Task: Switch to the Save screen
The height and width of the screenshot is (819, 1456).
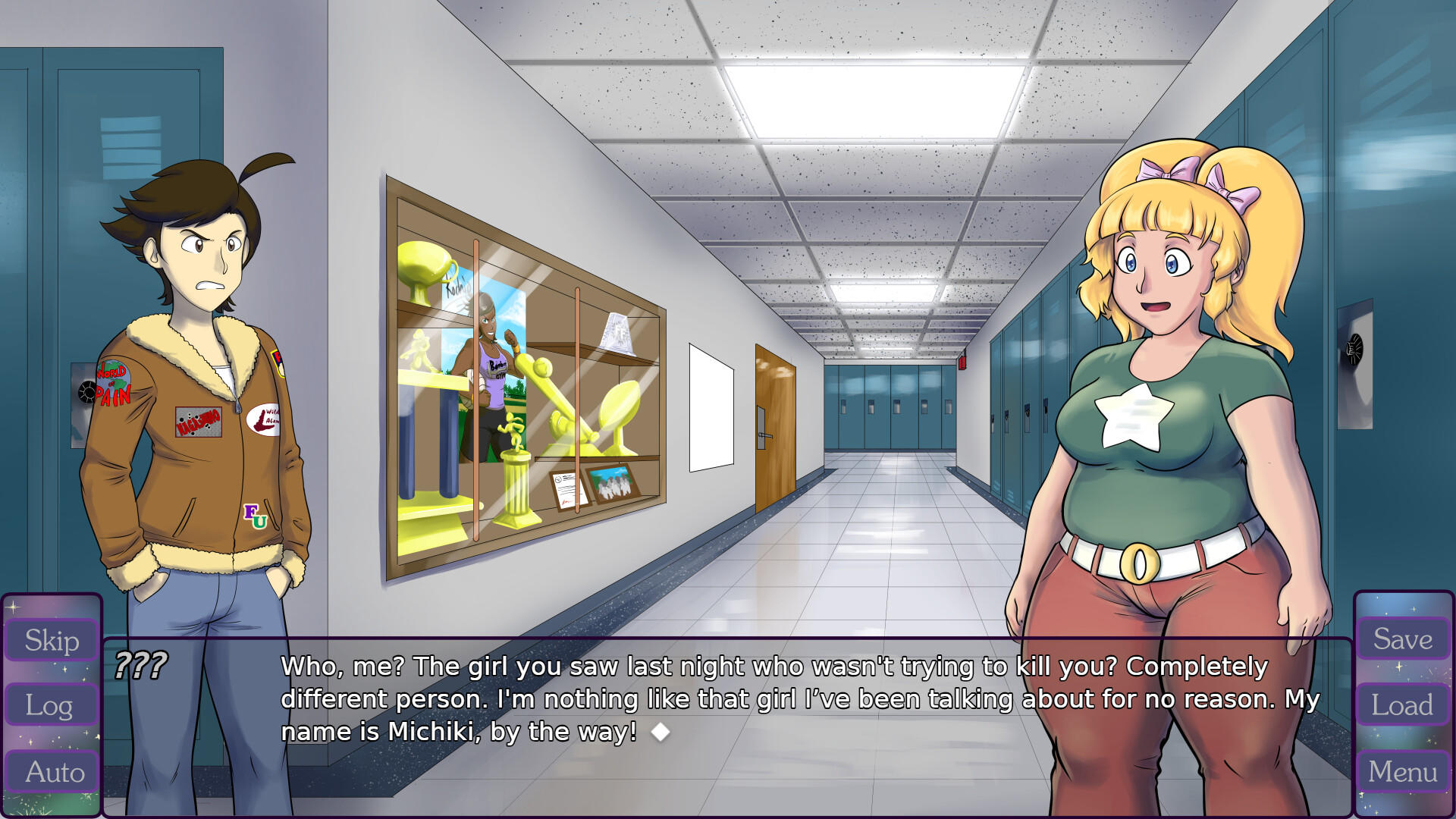Action: (x=1404, y=639)
